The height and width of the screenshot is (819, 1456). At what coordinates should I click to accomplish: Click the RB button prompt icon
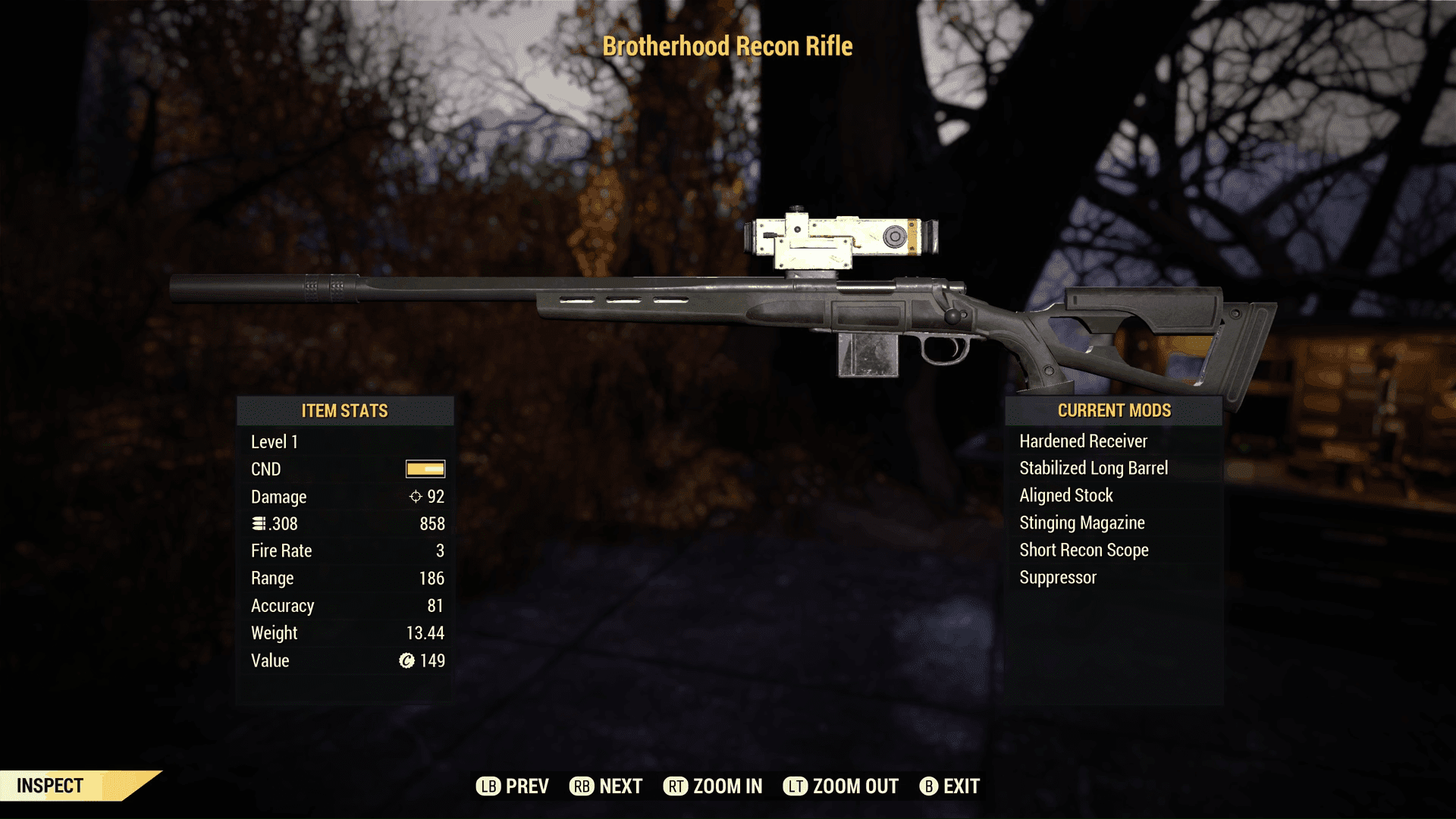click(582, 786)
